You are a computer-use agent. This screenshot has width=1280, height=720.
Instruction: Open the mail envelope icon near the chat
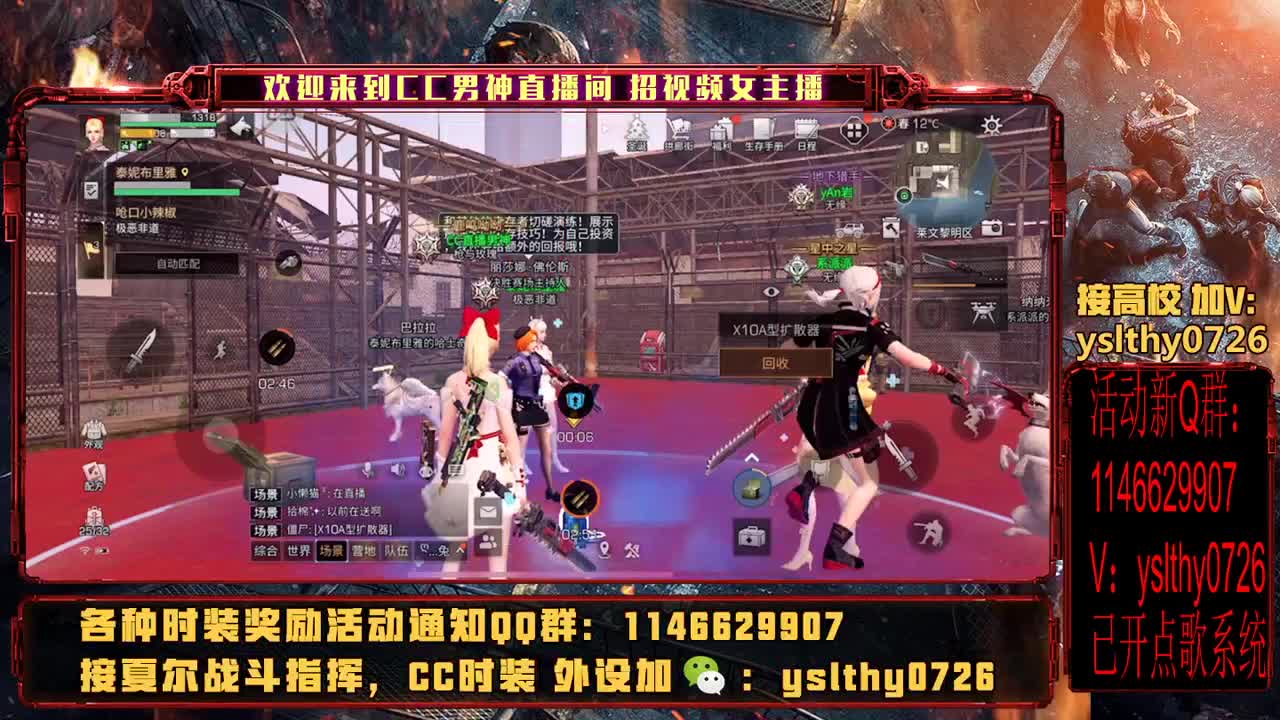click(488, 512)
